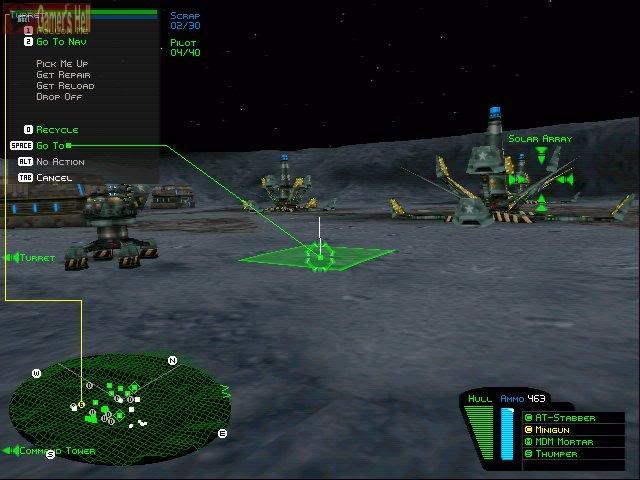This screenshot has height=480, width=640.
Task: Select the Go To Nav command
Action: click(62, 43)
